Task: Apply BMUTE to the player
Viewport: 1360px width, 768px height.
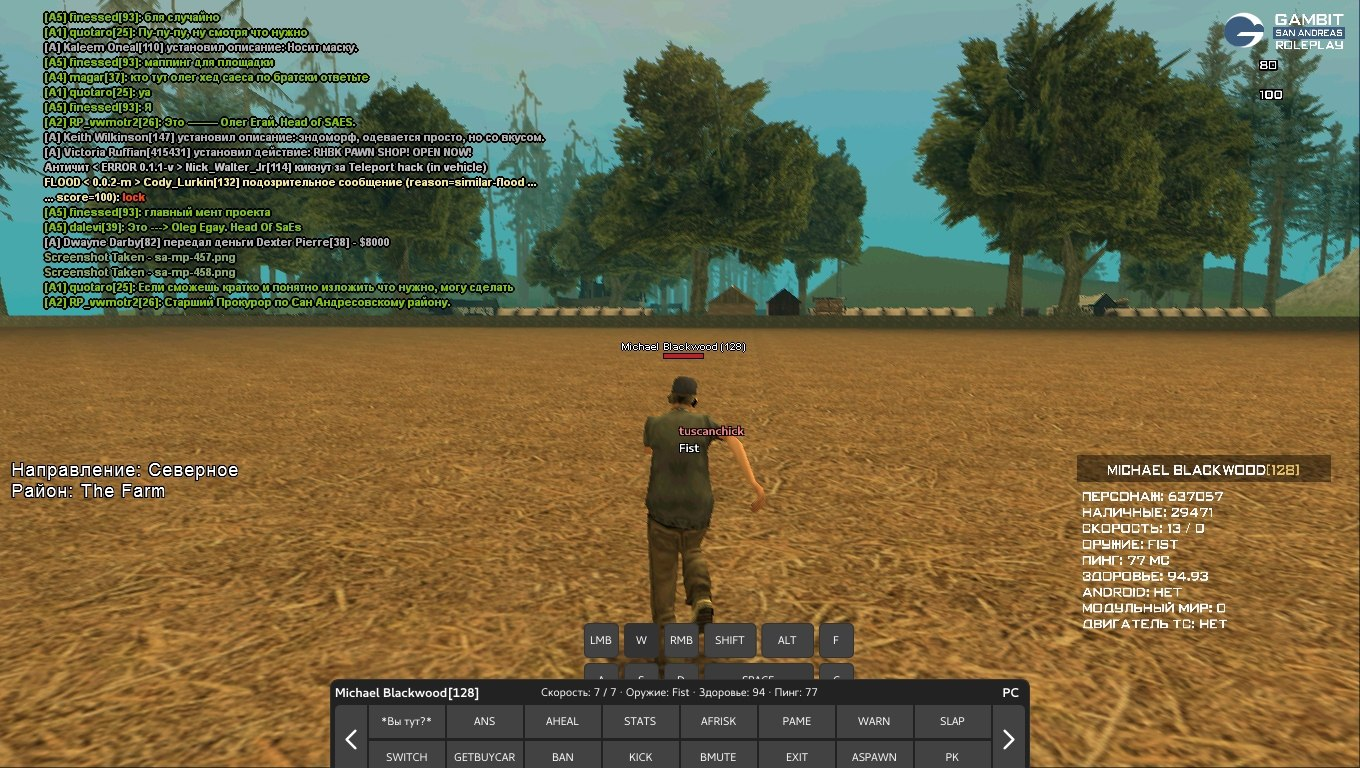Action: click(x=718, y=756)
